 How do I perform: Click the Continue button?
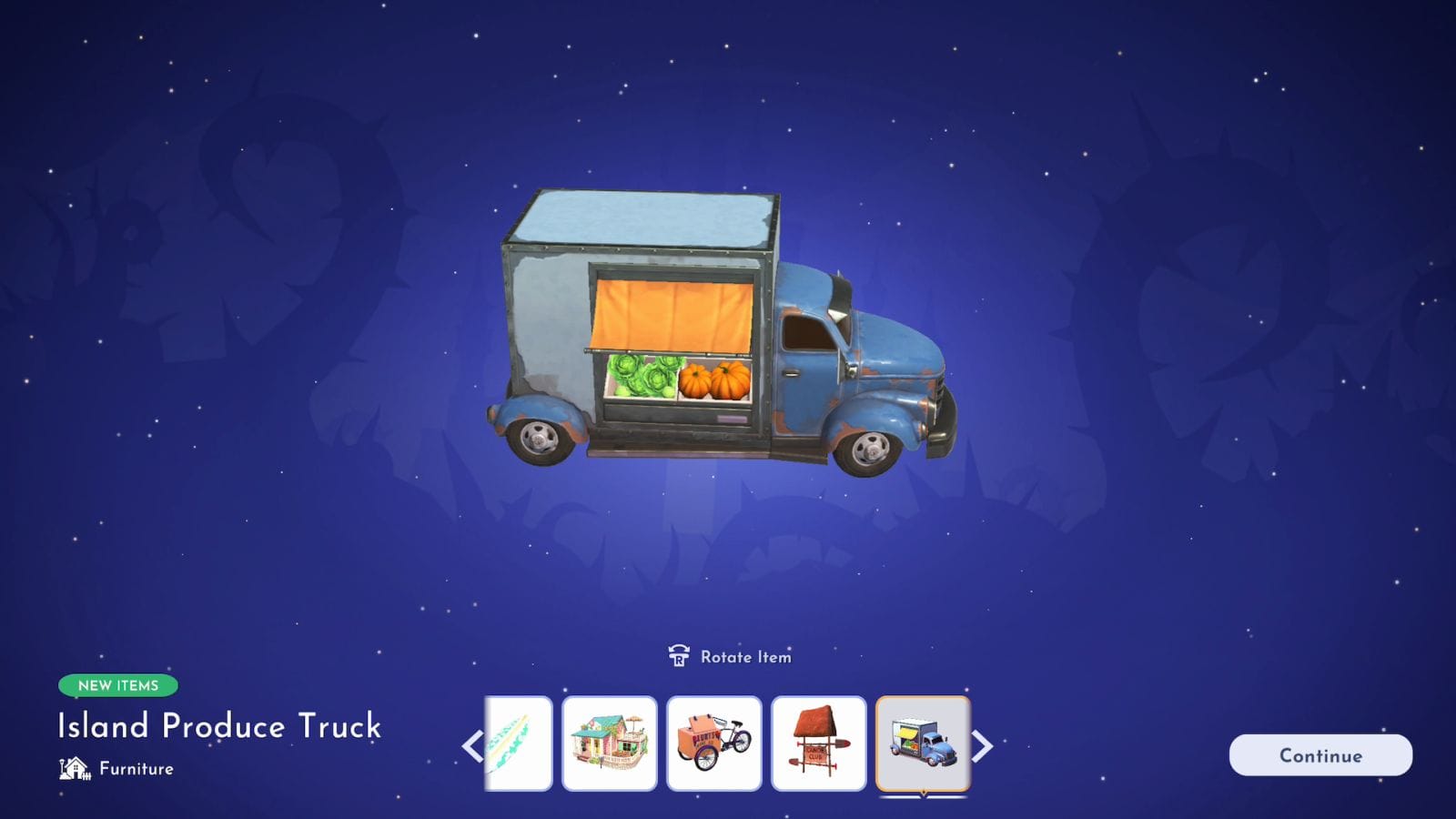[x=1320, y=755]
